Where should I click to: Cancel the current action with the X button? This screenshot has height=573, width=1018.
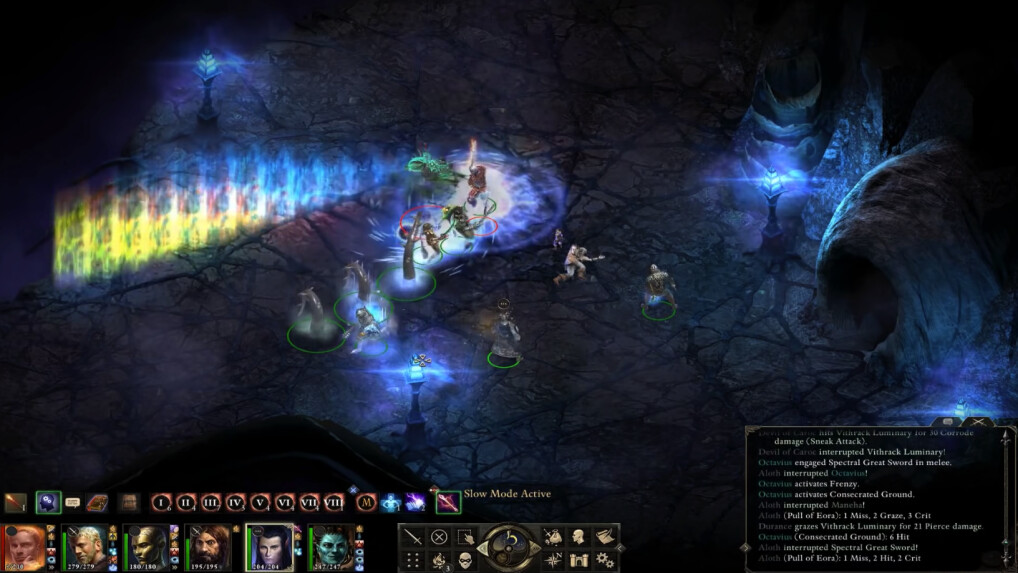pyautogui.click(x=438, y=536)
